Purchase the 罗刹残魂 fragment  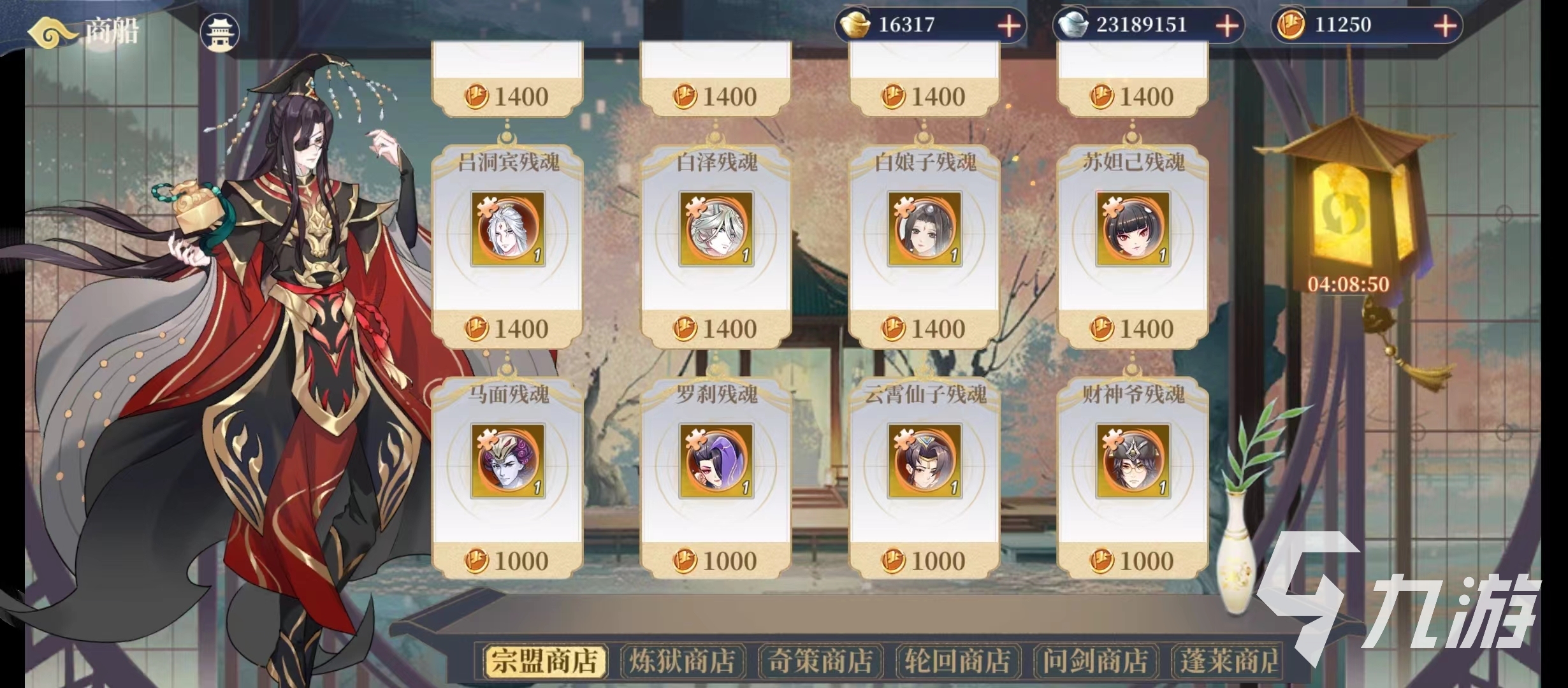[x=716, y=478]
